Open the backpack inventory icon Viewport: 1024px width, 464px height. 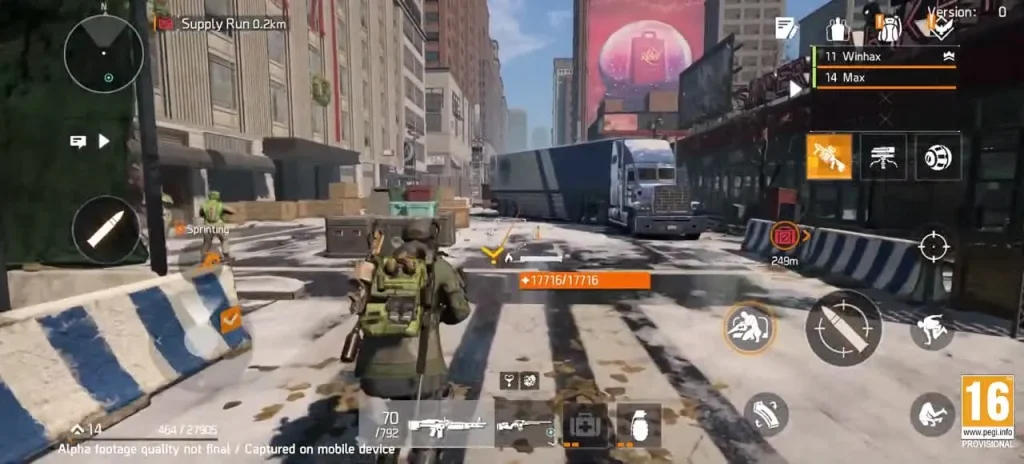click(888, 28)
